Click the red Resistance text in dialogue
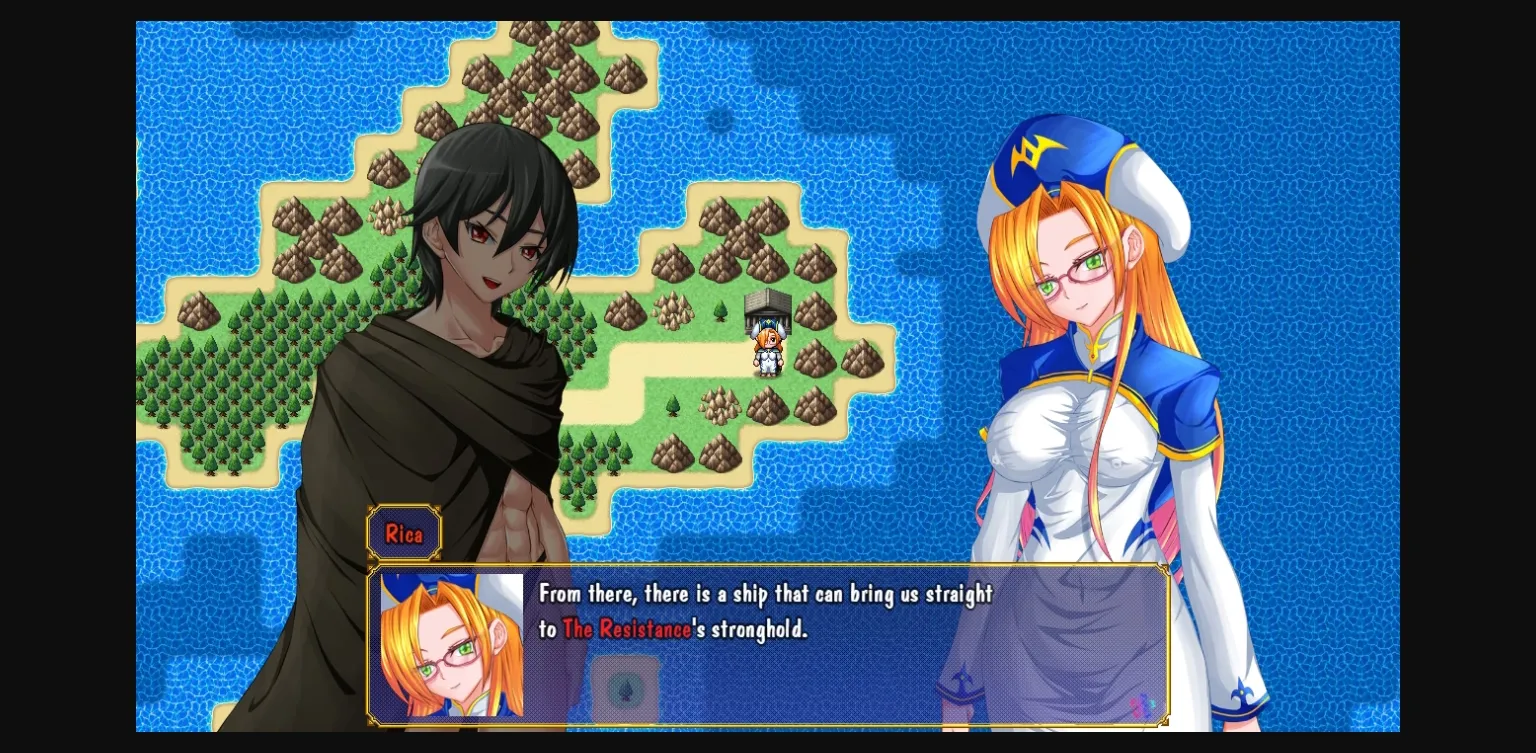1536x753 pixels. coord(625,630)
